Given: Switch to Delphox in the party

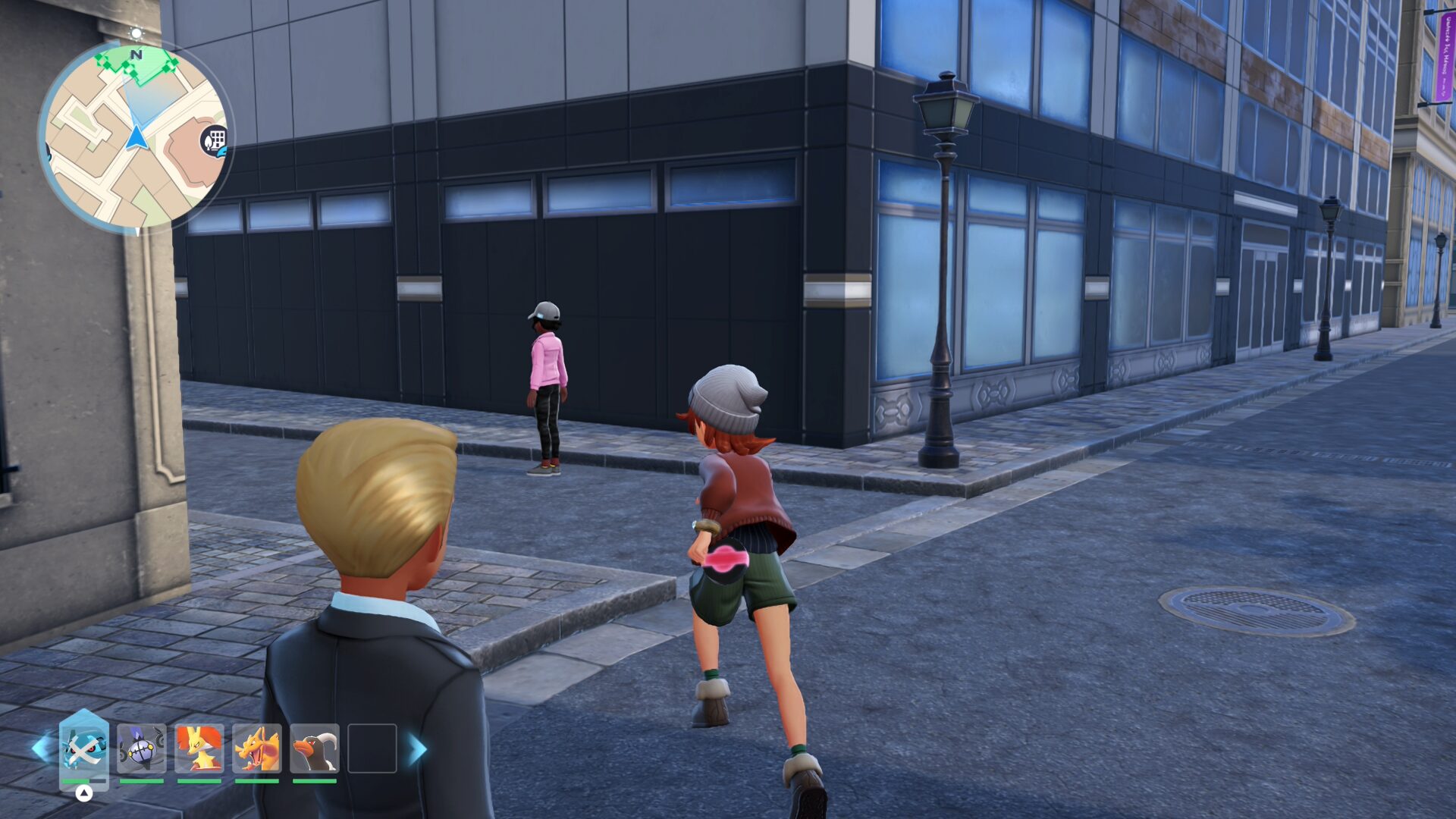Looking at the screenshot, I should pyautogui.click(x=199, y=749).
